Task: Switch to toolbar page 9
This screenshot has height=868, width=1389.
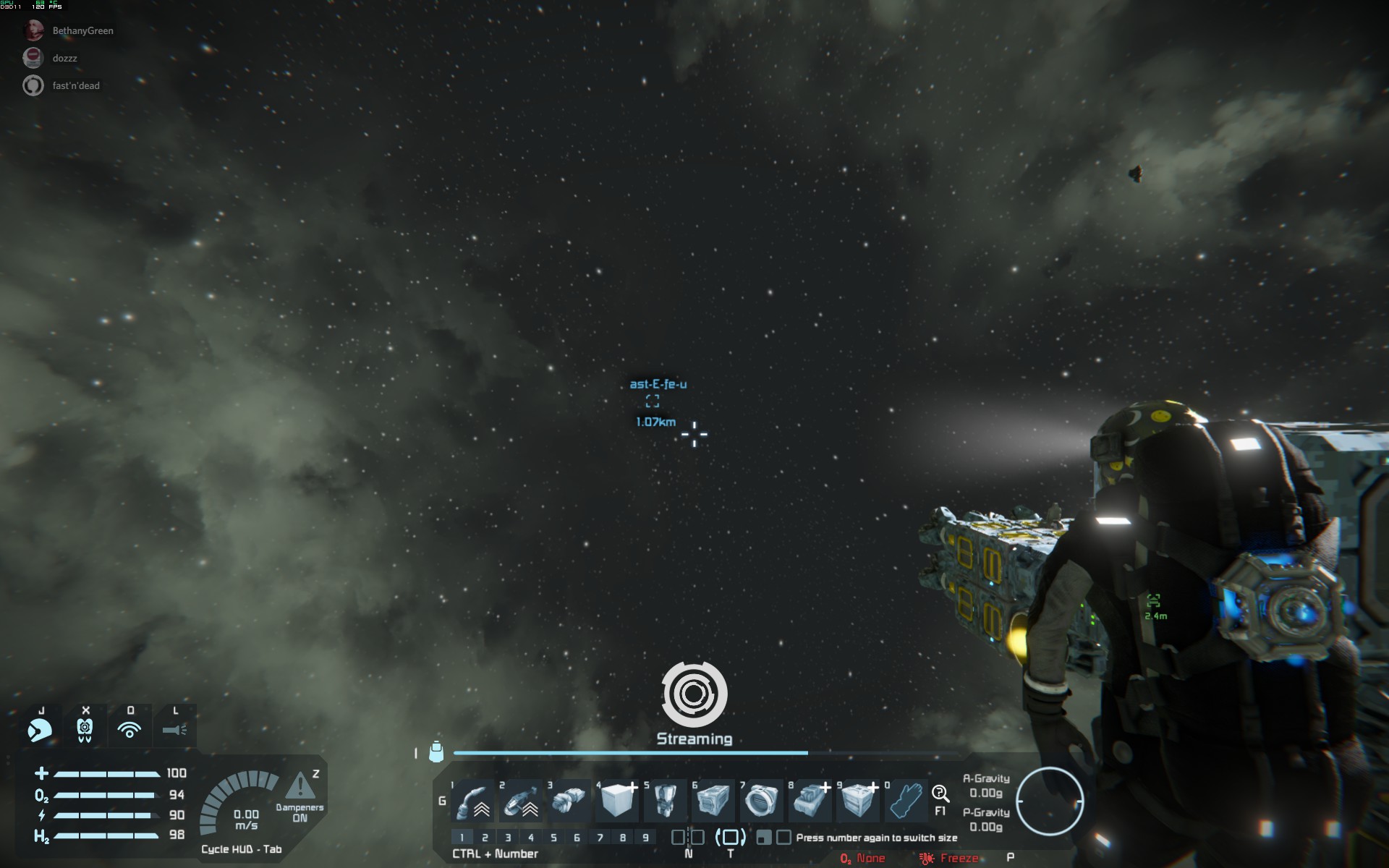Action: click(x=645, y=838)
